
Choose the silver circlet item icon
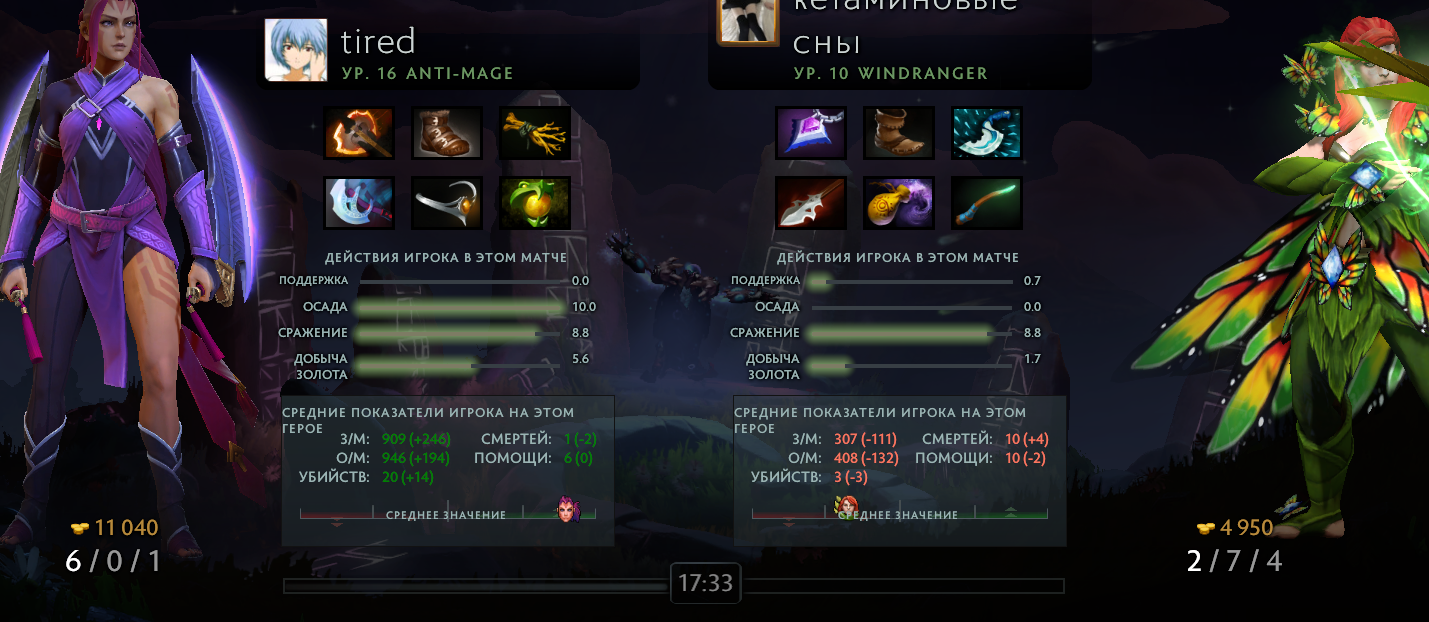447,203
